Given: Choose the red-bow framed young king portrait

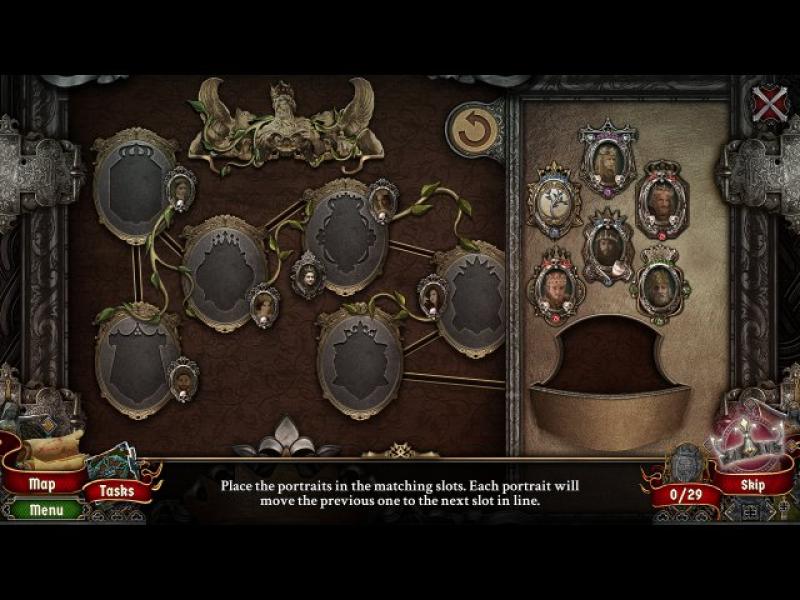Looking at the screenshot, I should [x=556, y=287].
